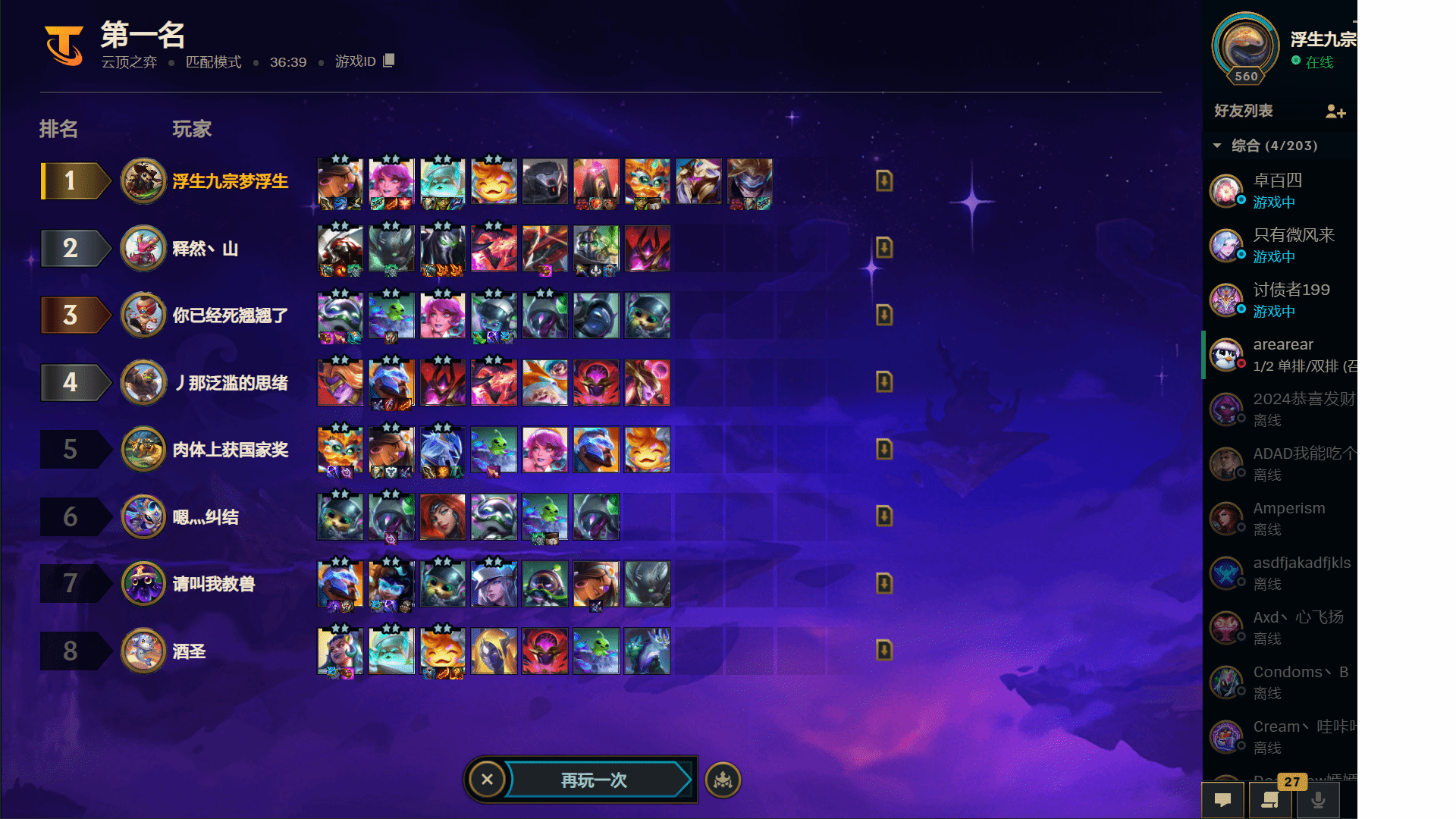The image size is (1456, 819).
Task: Click the 再玩一次 play again button
Action: click(595, 780)
